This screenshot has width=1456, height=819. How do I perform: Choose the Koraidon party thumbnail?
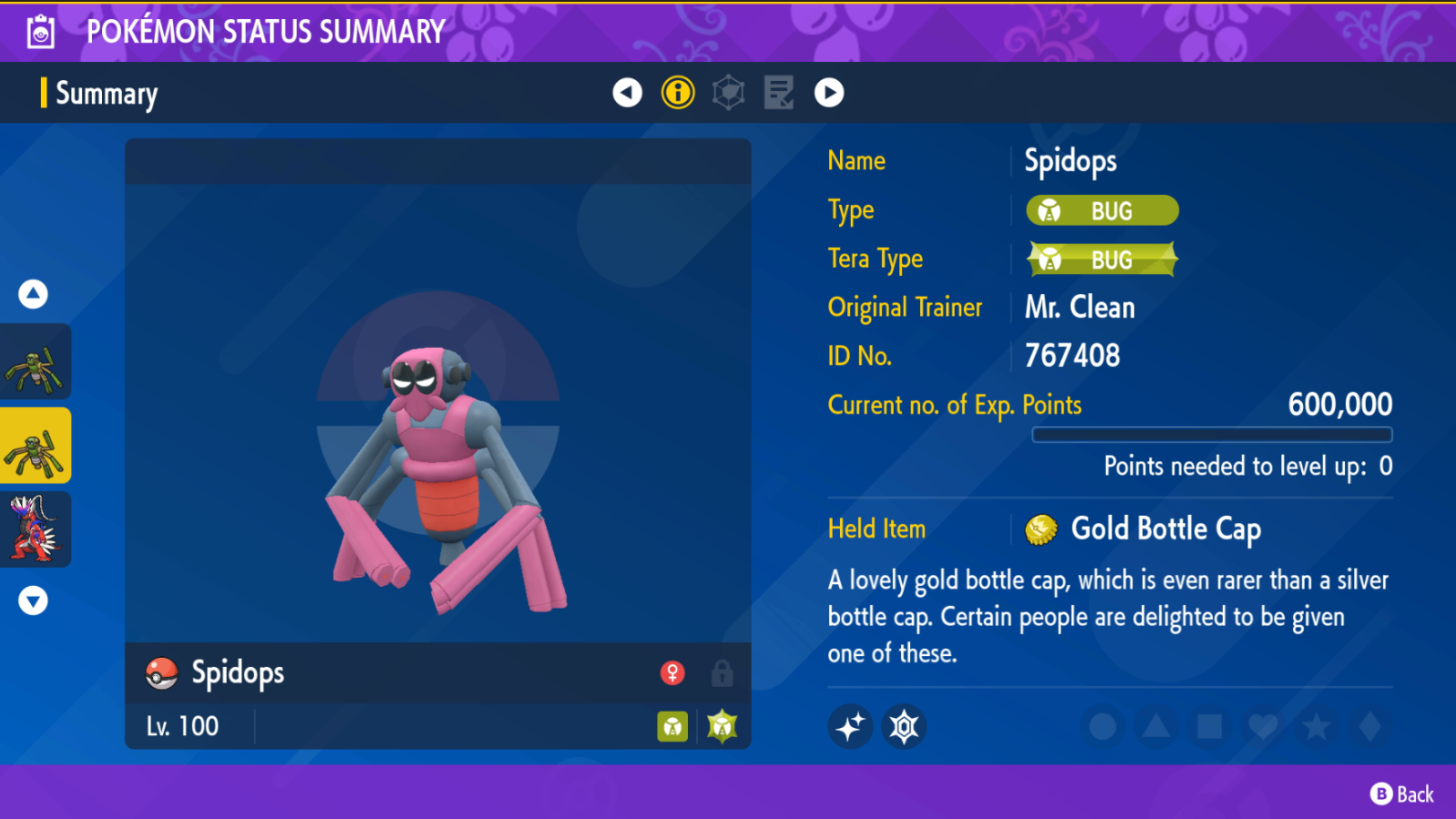pyautogui.click(x=35, y=530)
